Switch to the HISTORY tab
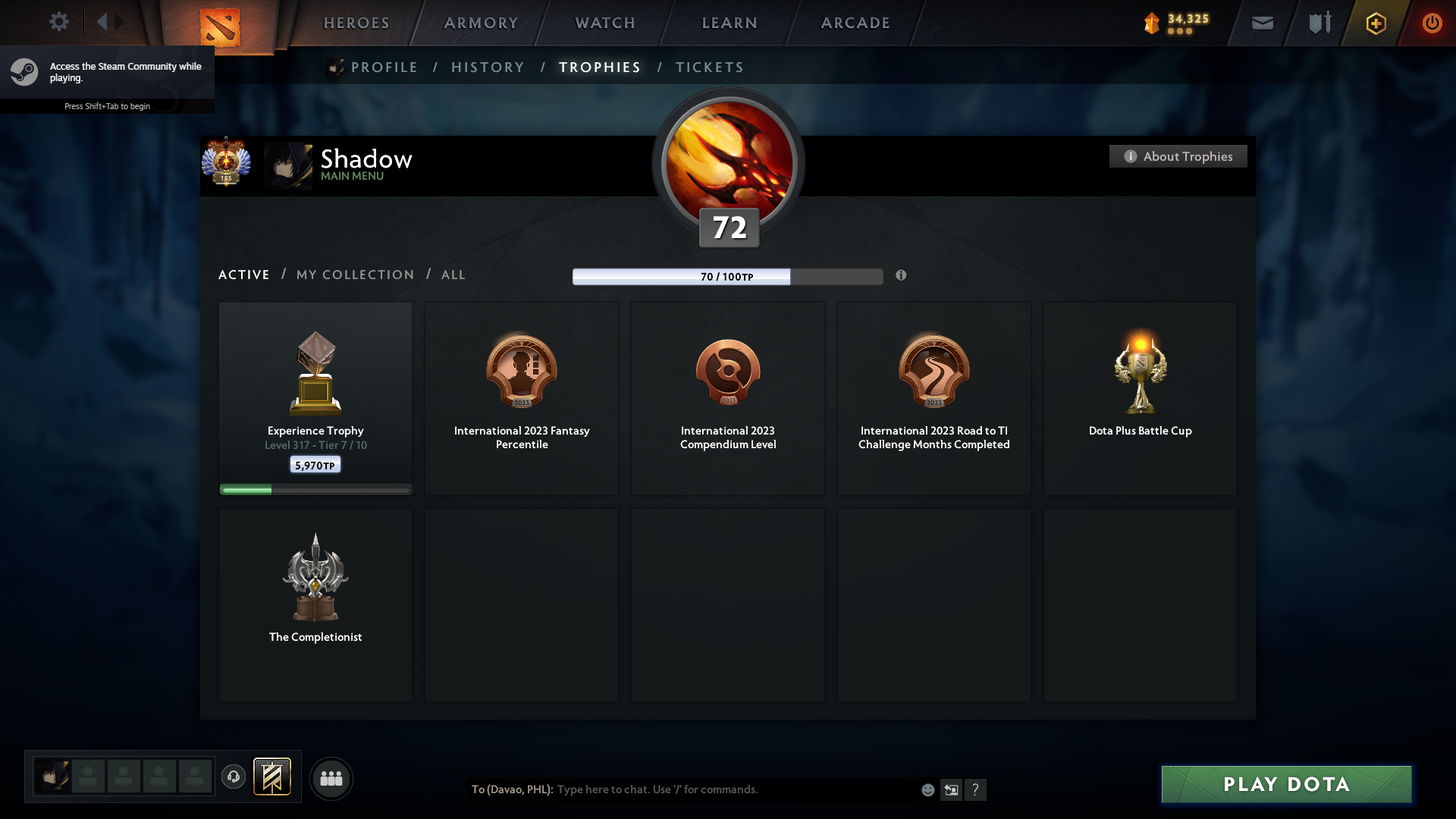This screenshot has width=1456, height=819. (487, 67)
